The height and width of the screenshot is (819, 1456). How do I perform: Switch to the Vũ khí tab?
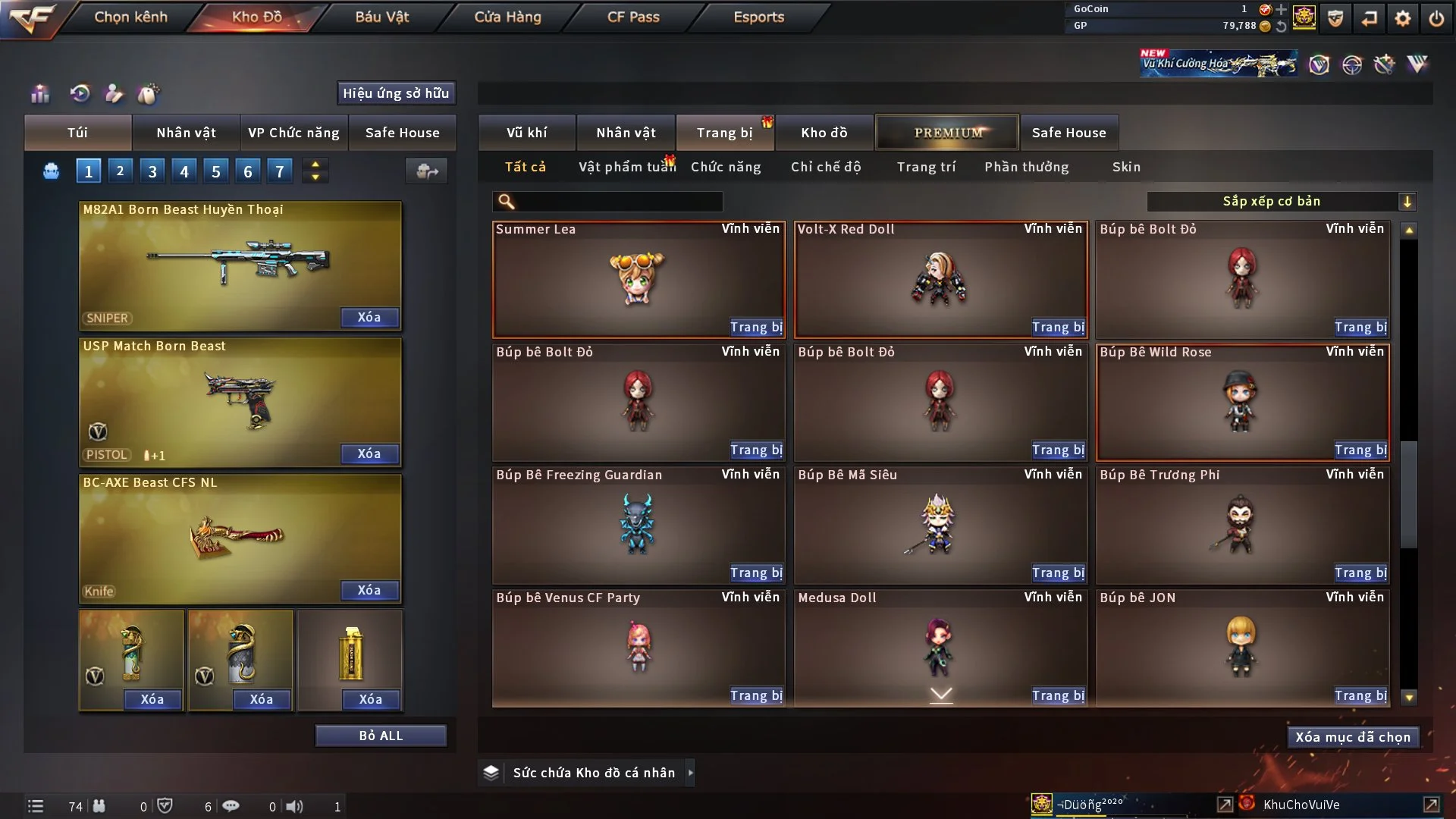[526, 133]
